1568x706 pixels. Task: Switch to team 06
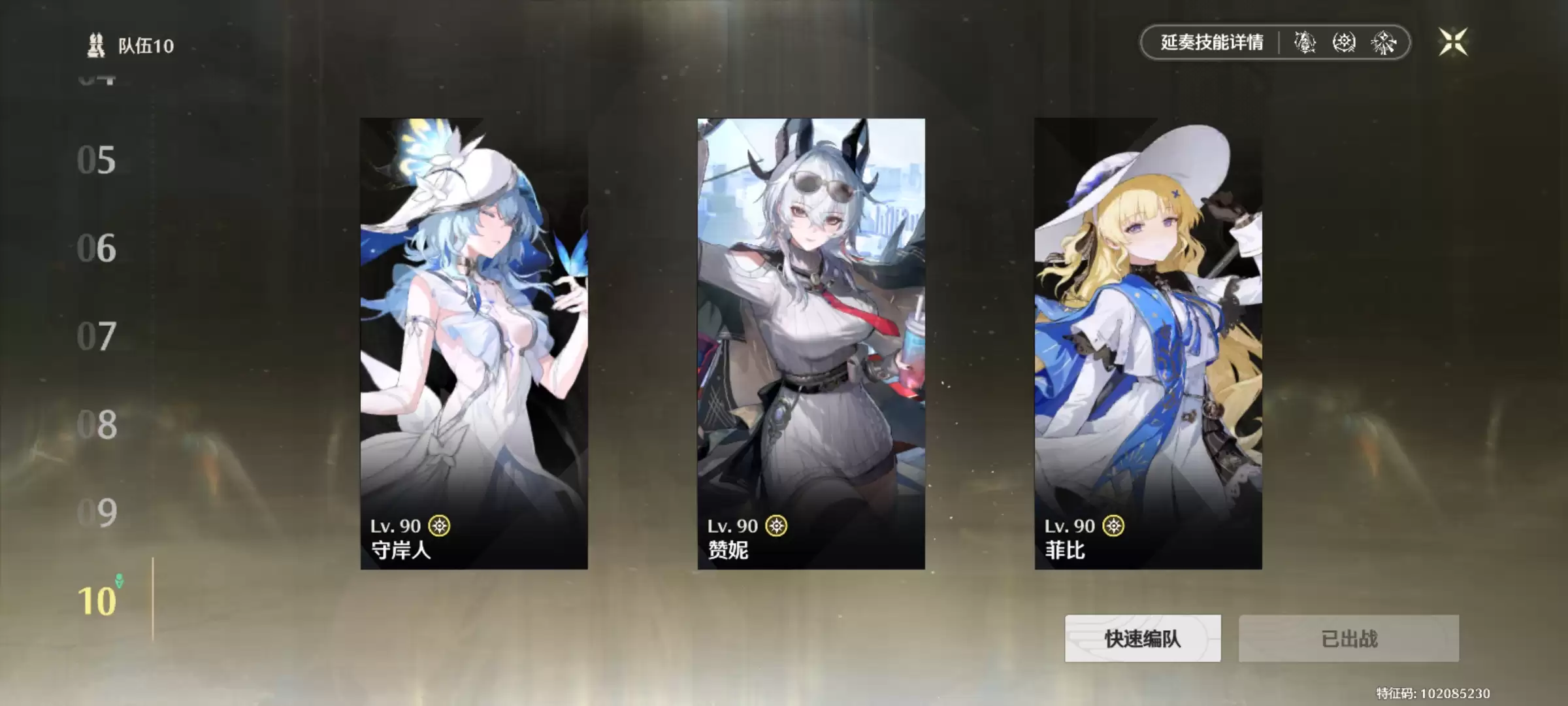(96, 248)
